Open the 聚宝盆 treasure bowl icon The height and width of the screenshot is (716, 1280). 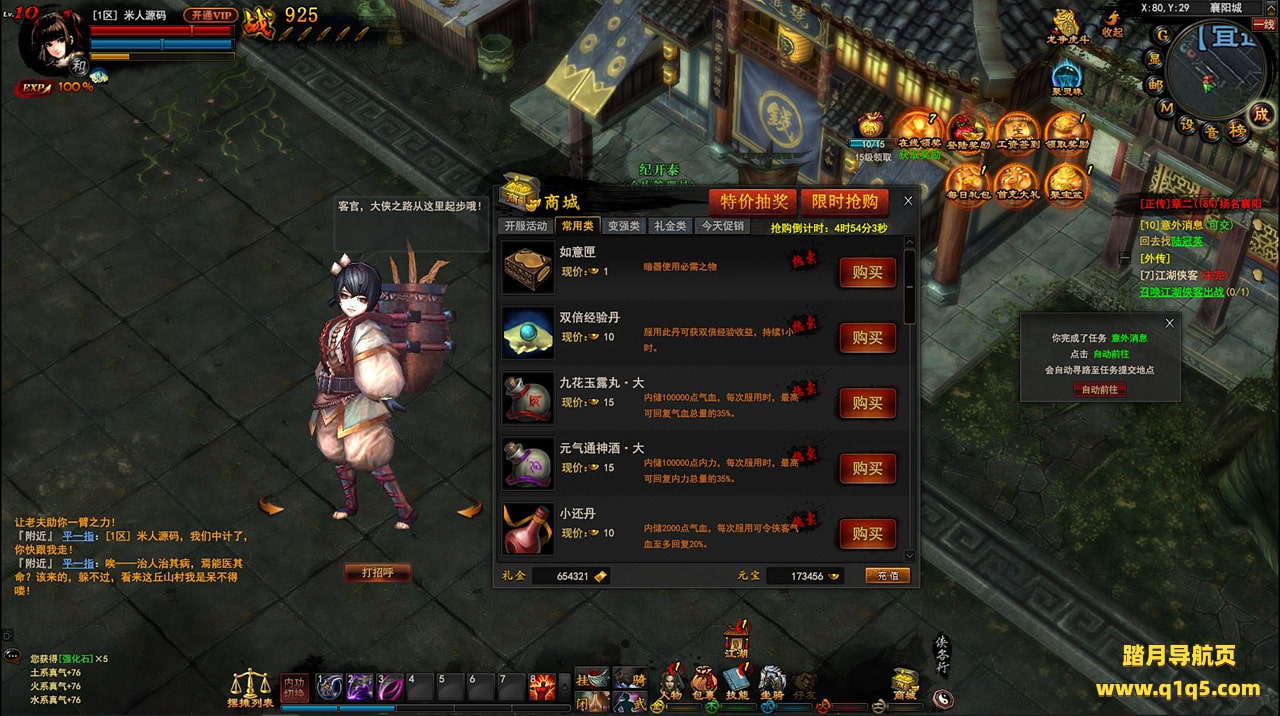pos(1066,185)
